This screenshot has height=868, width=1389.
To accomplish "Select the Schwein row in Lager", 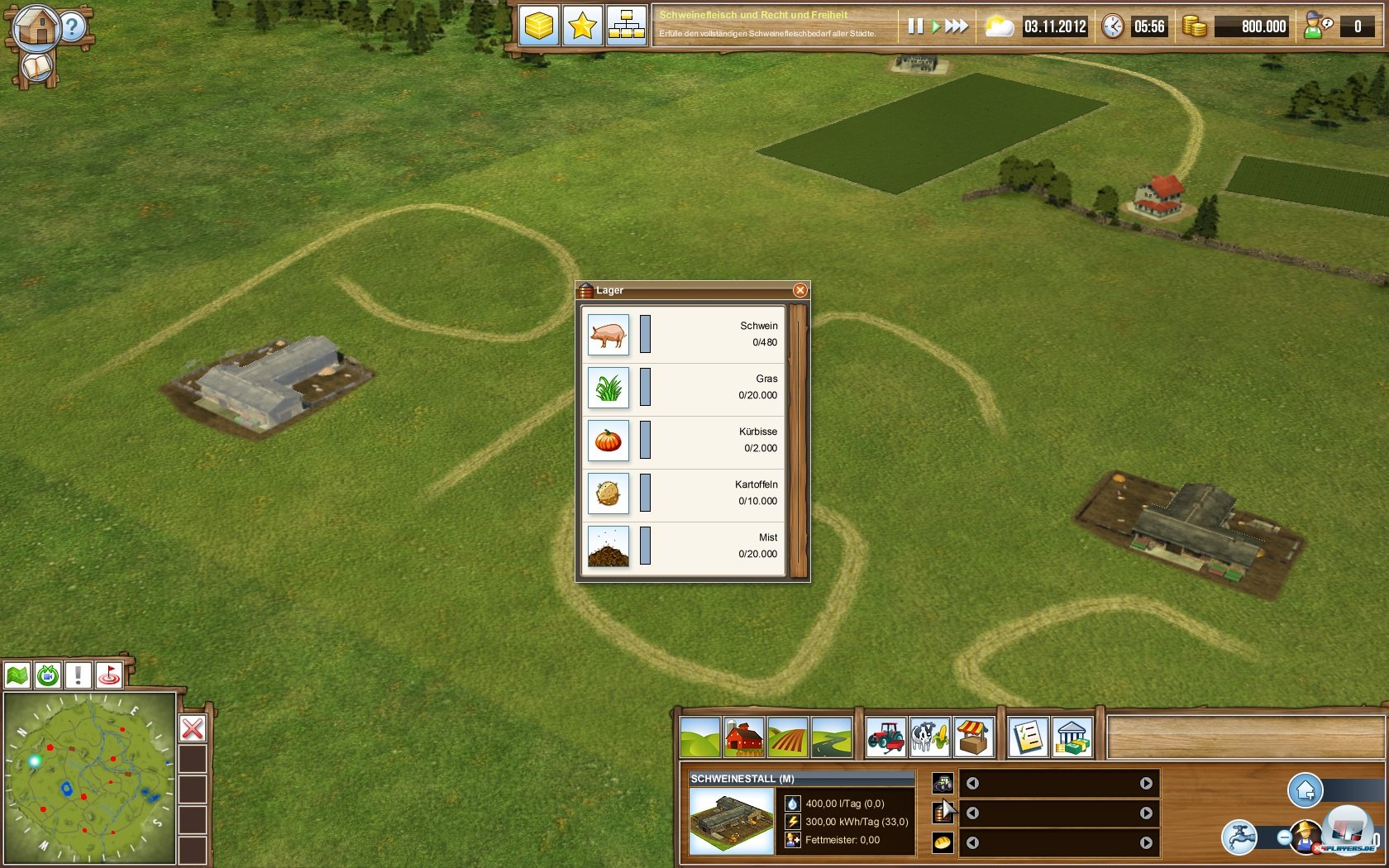I will point(683,334).
